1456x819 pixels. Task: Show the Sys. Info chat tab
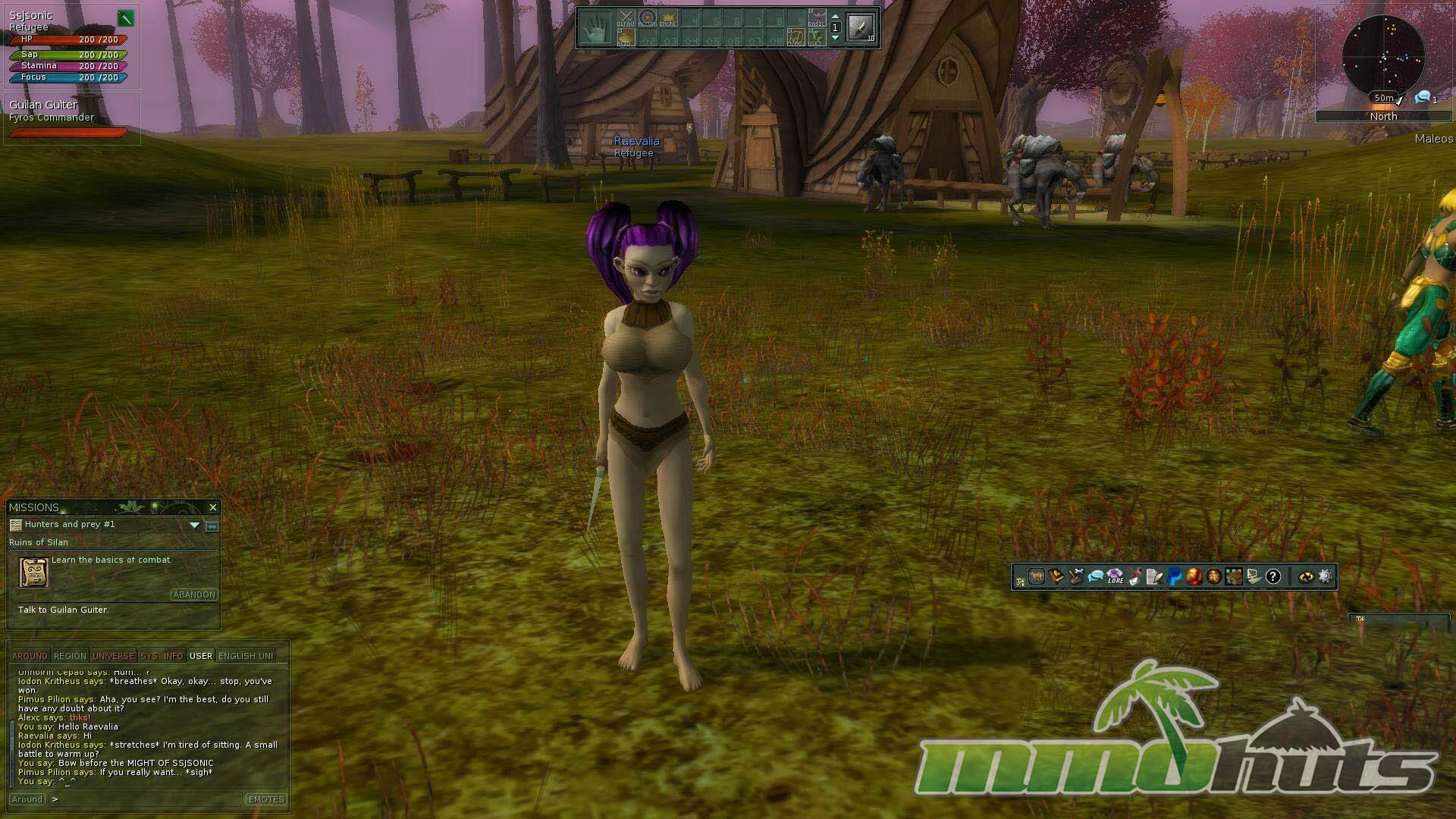(x=162, y=656)
